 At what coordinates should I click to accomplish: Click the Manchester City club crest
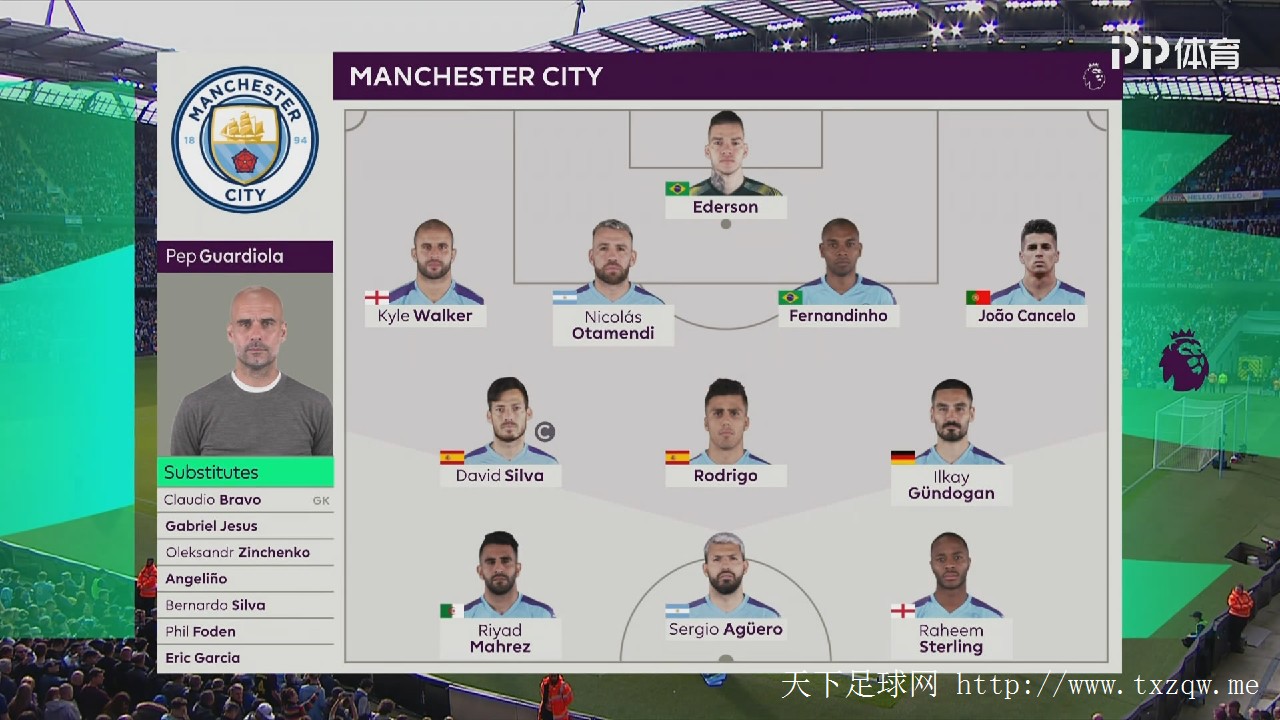coord(244,140)
